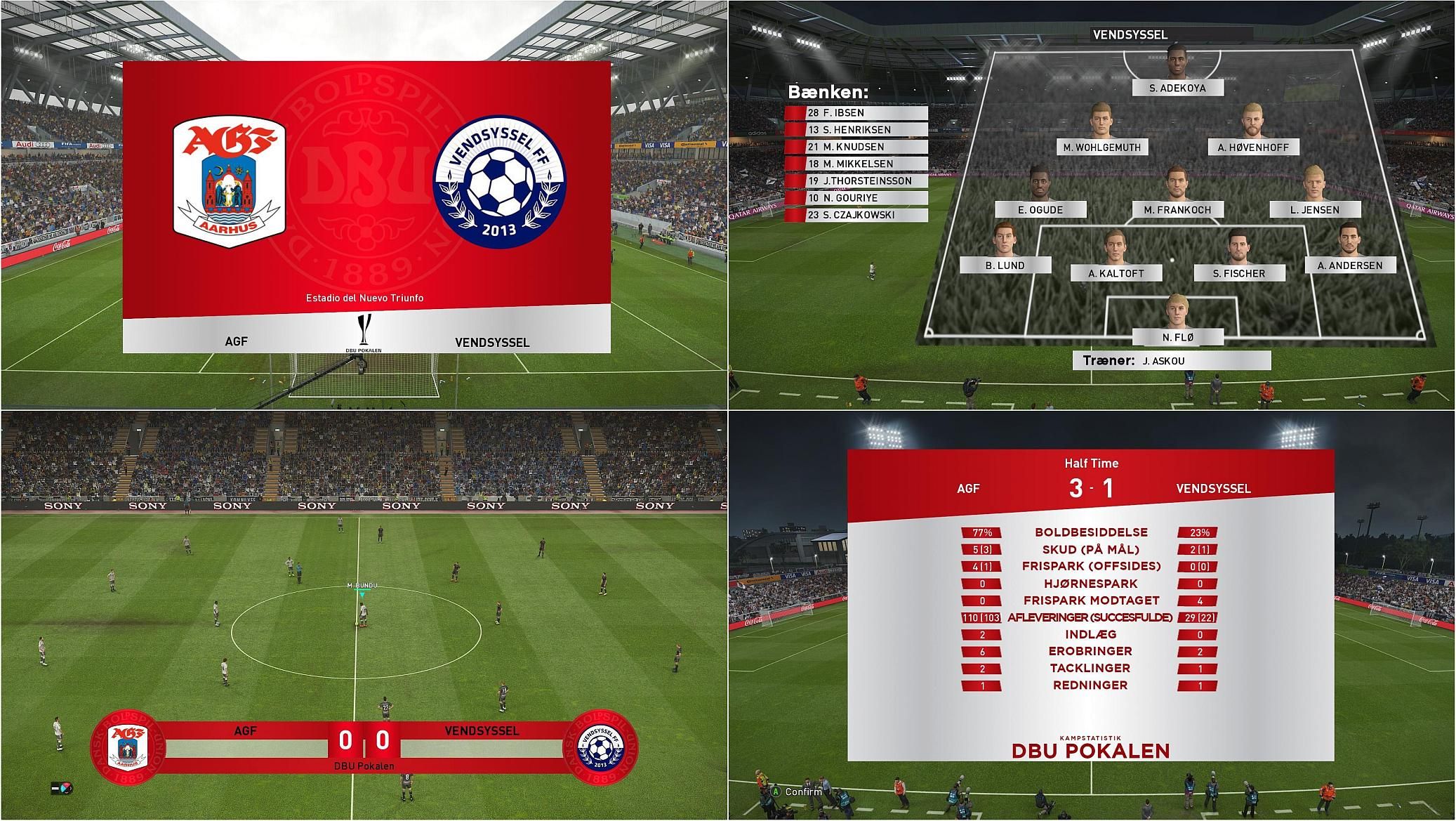The width and height of the screenshot is (1456, 821).
Task: Choose E. Ogude in the formation
Action: [x=1040, y=209]
